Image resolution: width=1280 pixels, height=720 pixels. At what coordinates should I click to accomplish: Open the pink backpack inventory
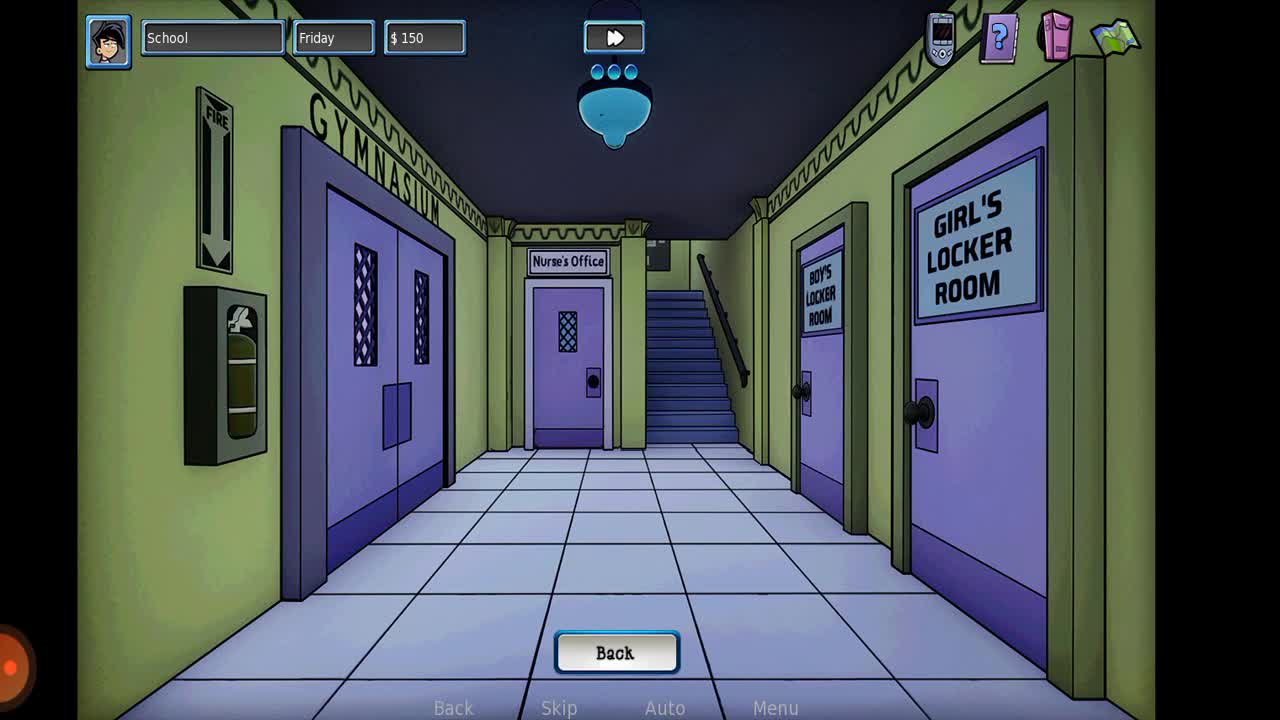click(1055, 37)
